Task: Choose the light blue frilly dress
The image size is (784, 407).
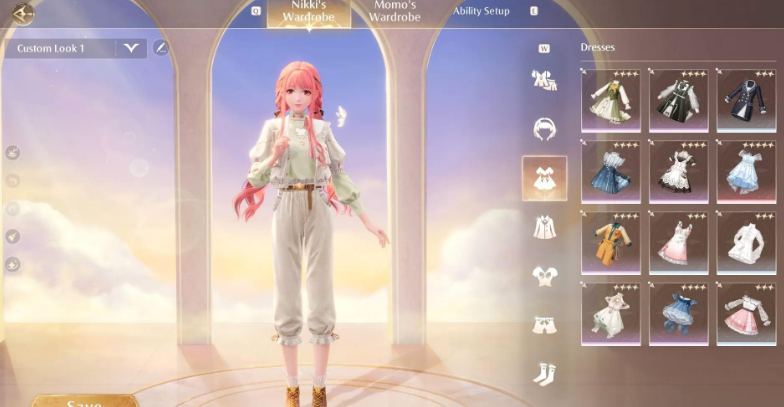Action: [746, 172]
